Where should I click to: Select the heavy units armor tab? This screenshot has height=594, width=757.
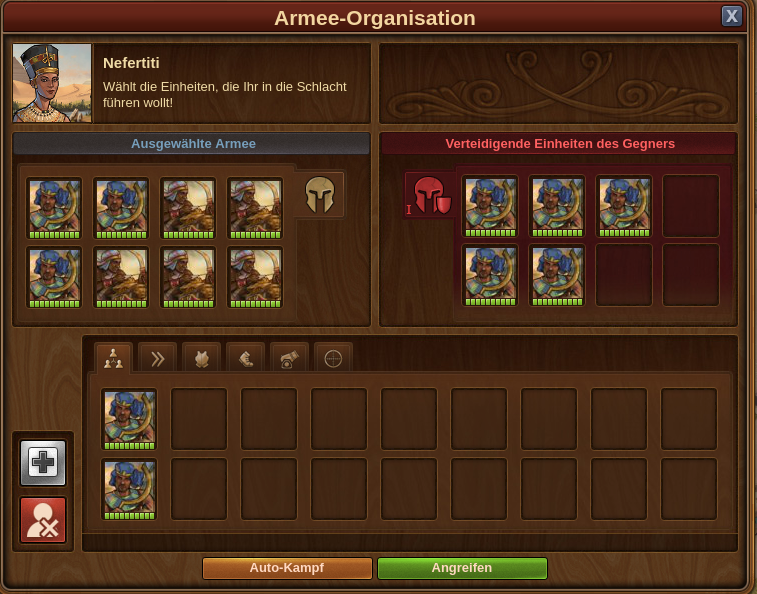point(201,358)
